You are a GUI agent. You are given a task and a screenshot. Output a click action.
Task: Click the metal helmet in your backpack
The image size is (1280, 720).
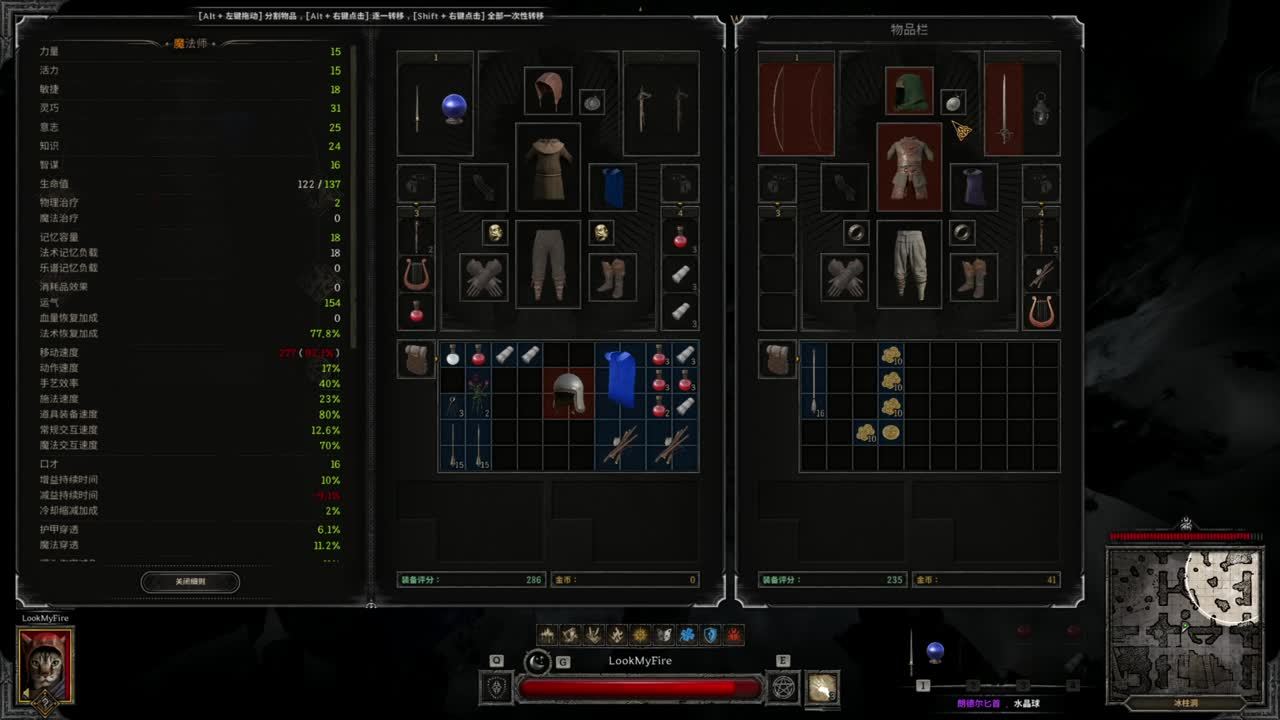[569, 392]
